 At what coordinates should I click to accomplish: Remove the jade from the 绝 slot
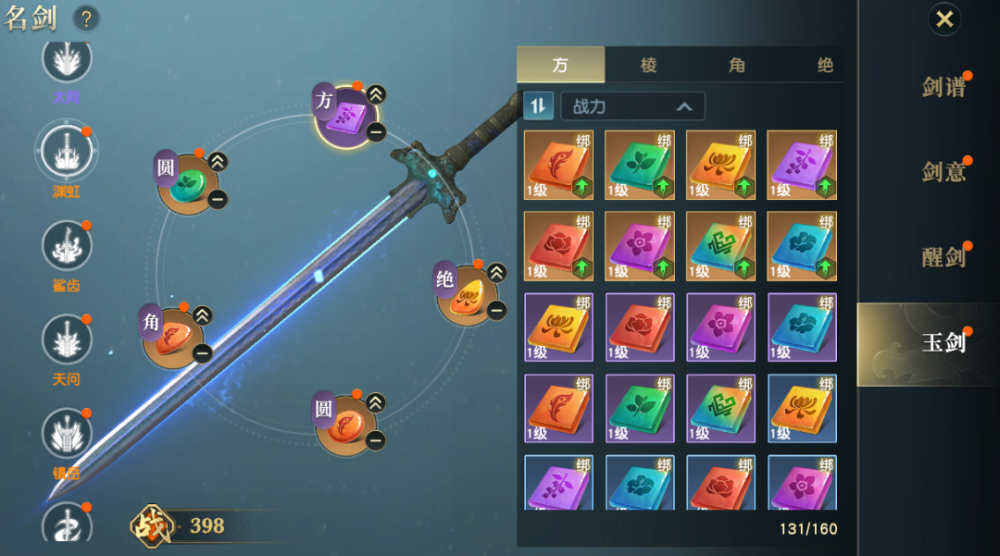point(497,310)
